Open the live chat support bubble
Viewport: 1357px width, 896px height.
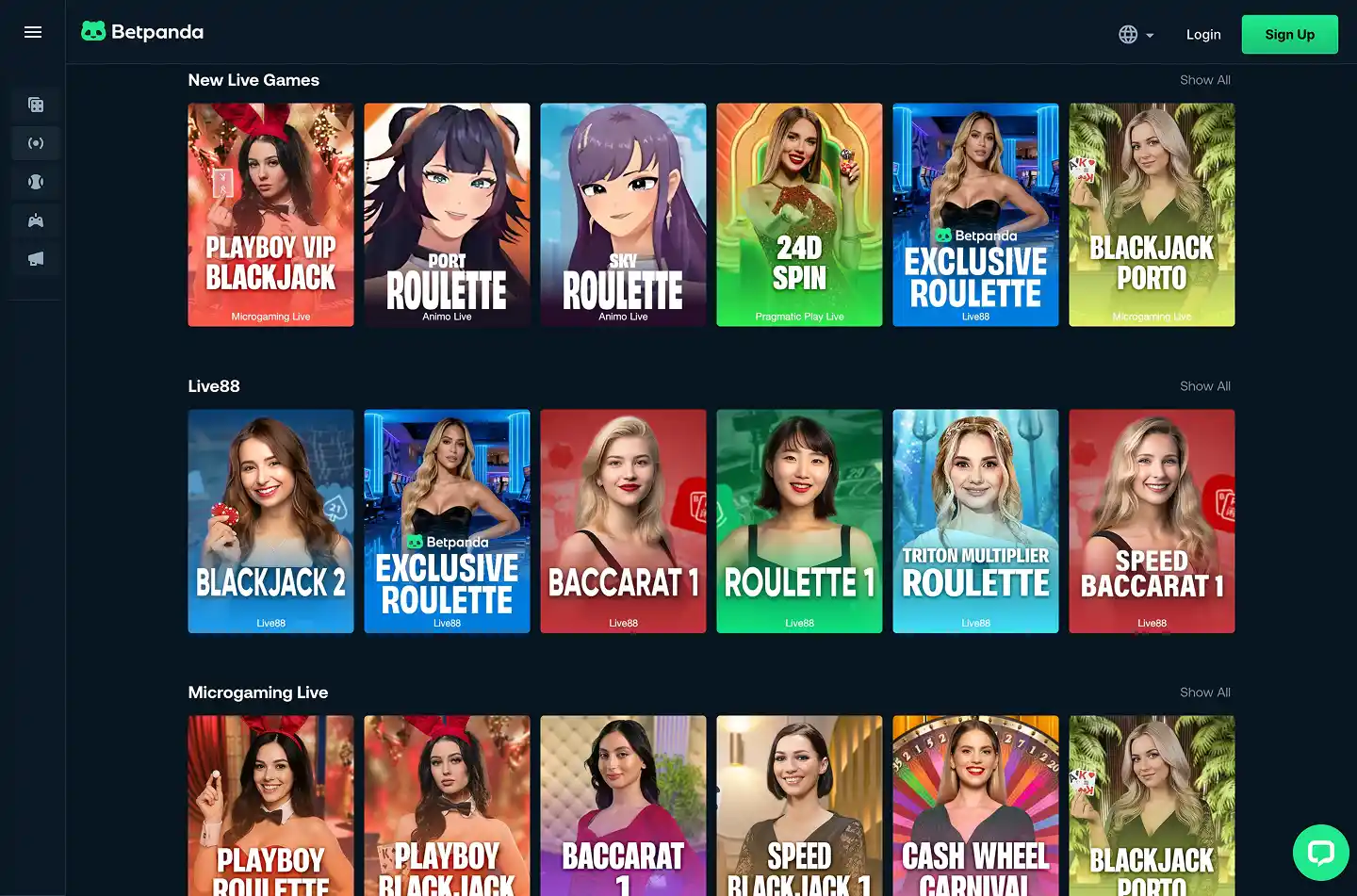point(1320,853)
